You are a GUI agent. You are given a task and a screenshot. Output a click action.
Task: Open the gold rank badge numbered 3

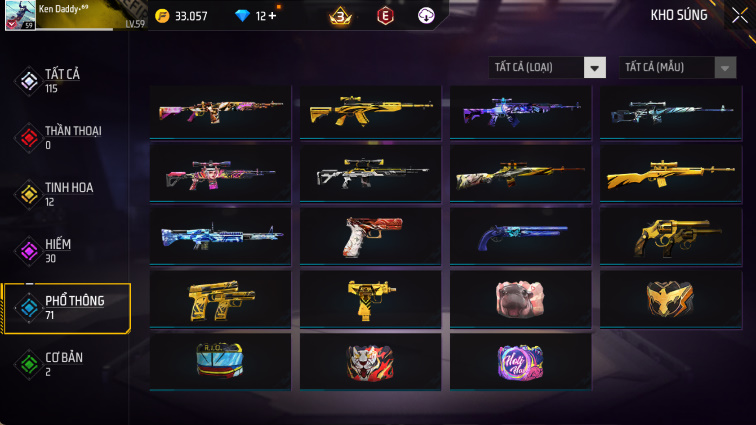[339, 16]
